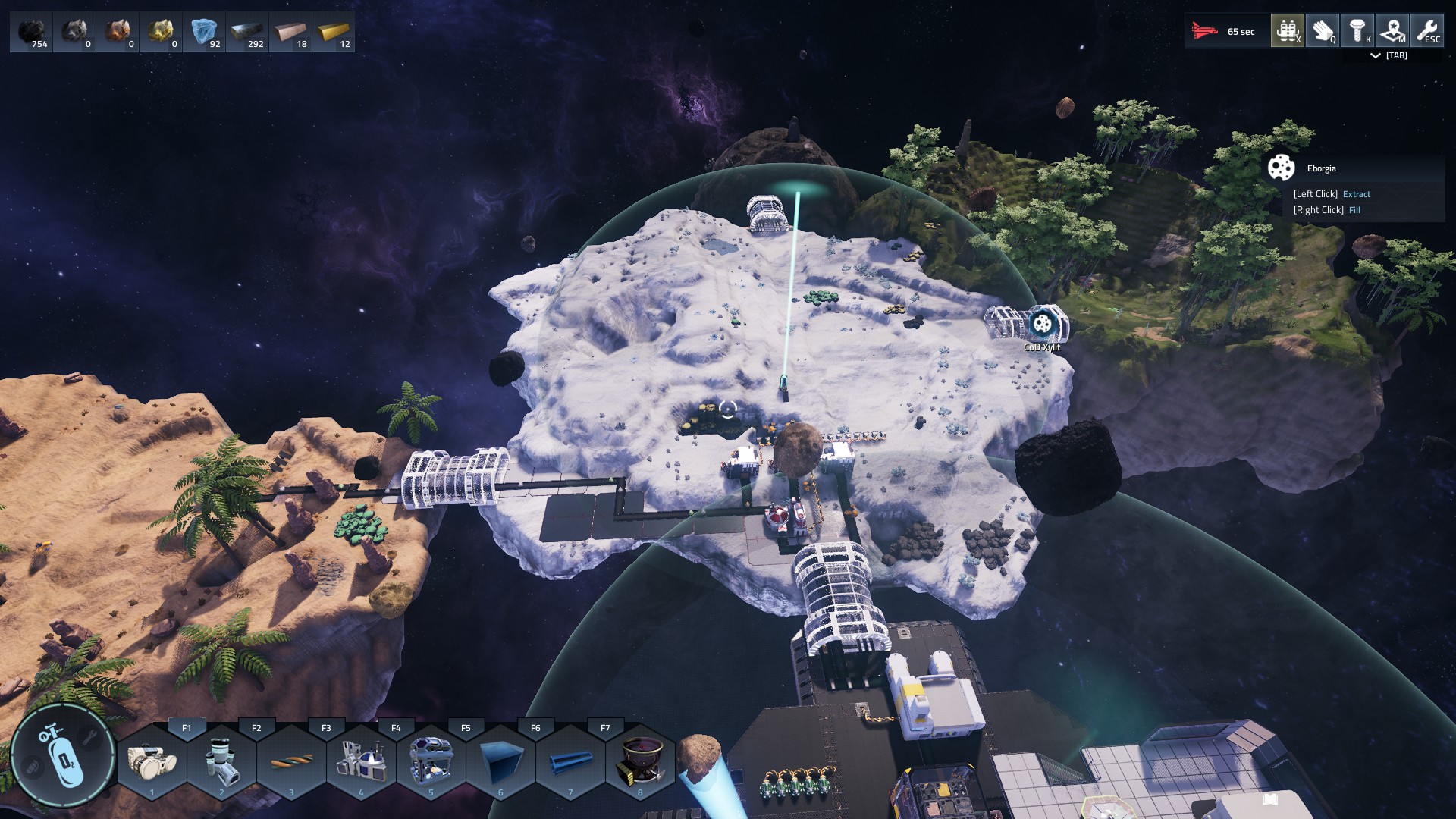Select the blue half-pipe piece in slot 7
Image resolution: width=1456 pixels, height=819 pixels.
[x=570, y=761]
